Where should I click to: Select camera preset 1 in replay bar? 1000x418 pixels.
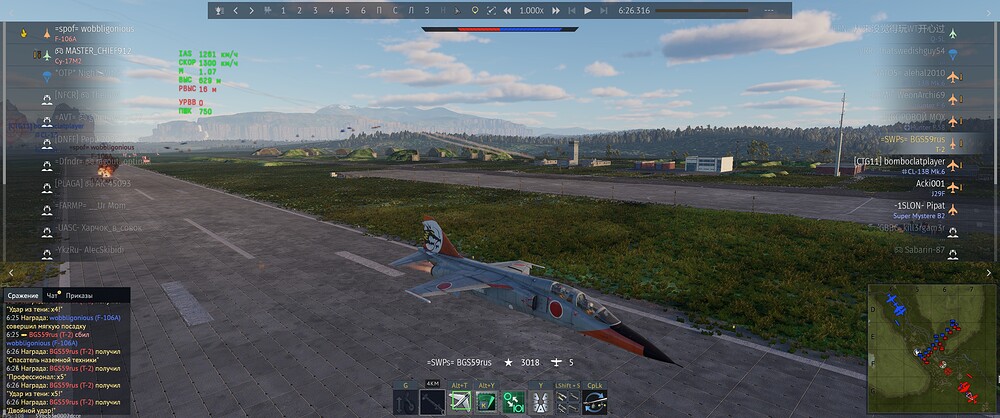[283, 10]
